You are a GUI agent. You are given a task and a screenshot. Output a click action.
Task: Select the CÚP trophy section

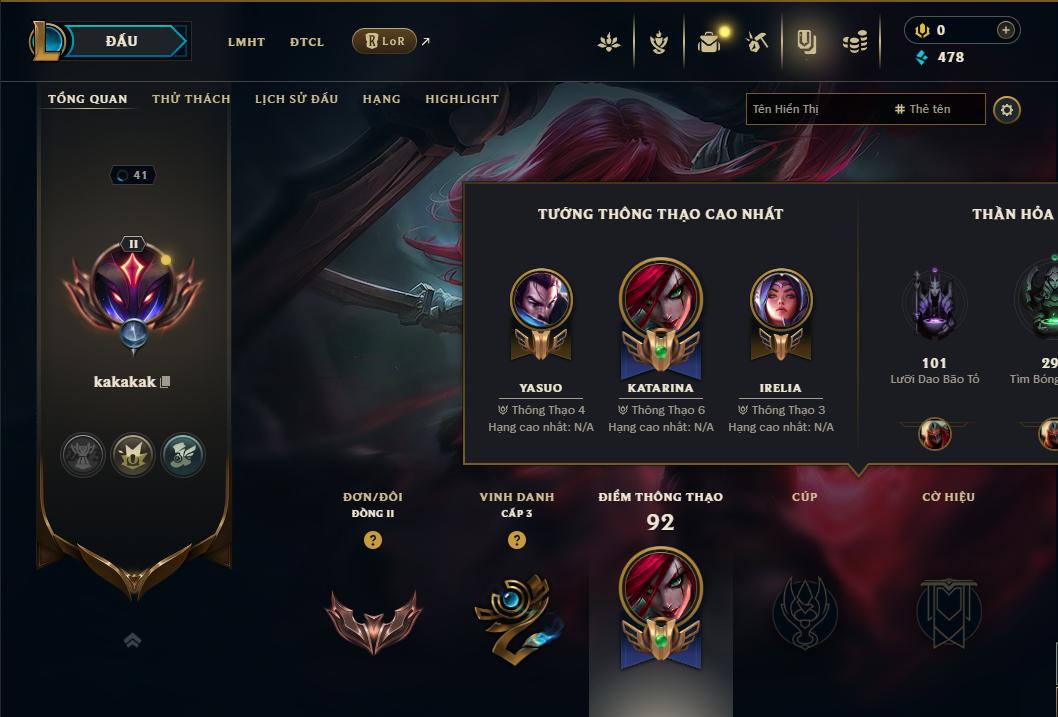click(805, 611)
